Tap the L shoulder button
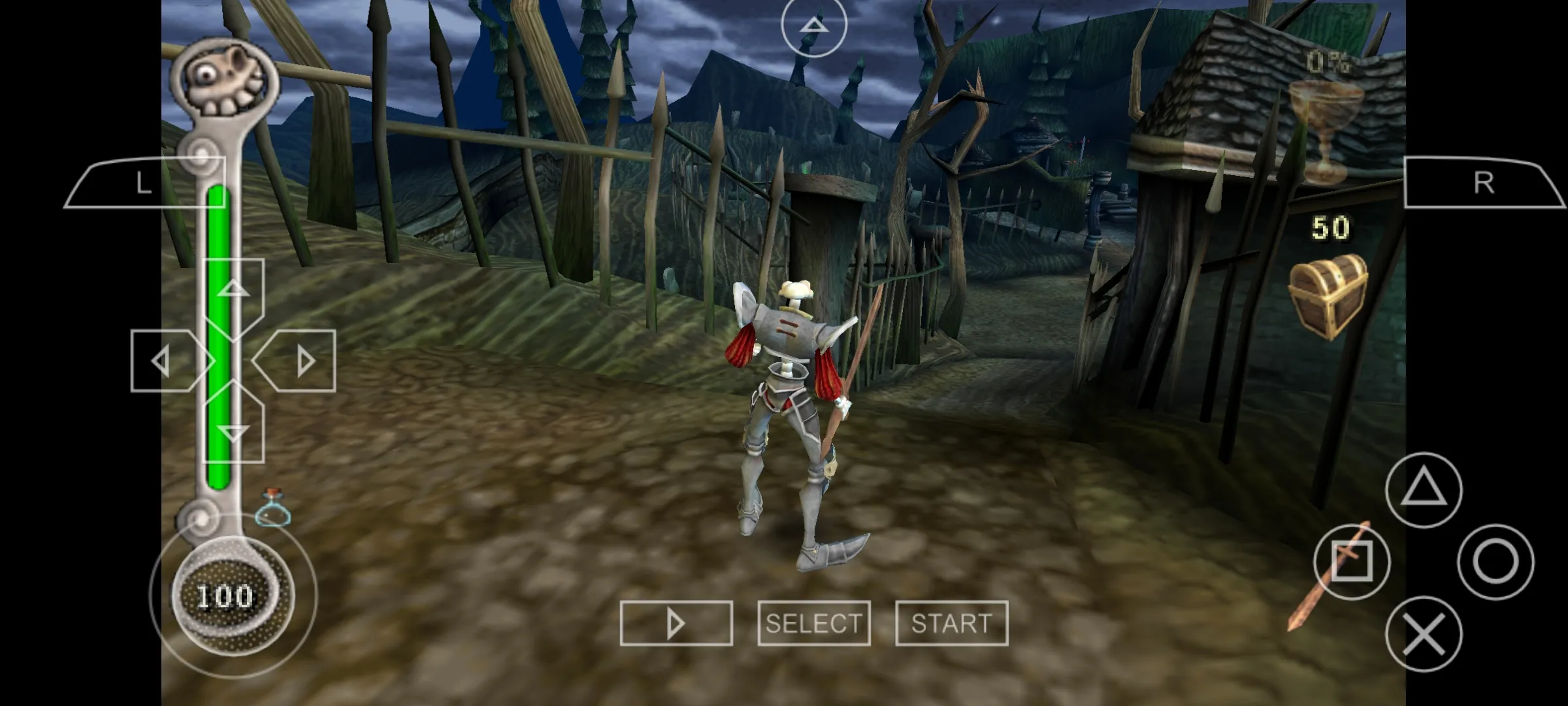 pos(145,184)
